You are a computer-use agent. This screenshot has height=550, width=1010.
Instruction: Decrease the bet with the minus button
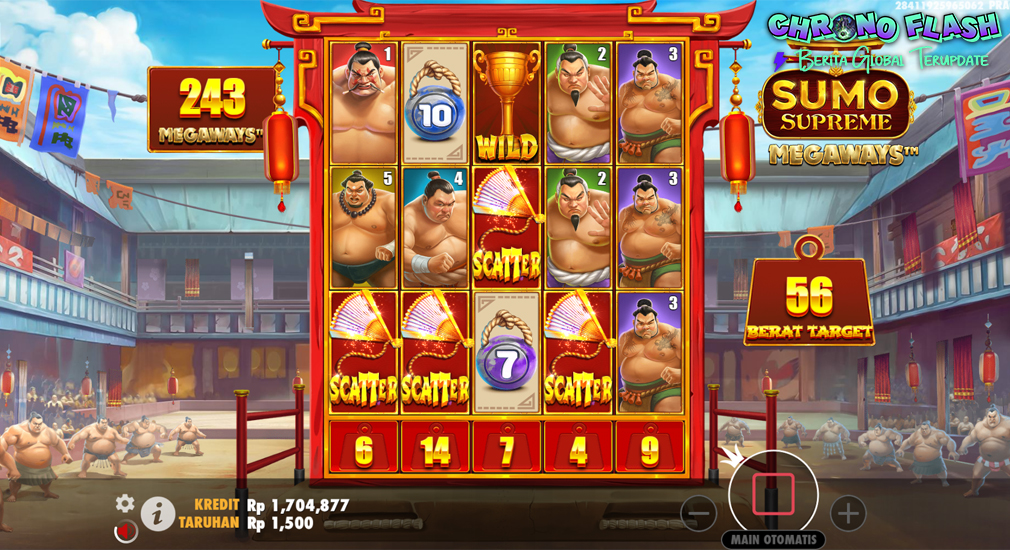point(698,514)
